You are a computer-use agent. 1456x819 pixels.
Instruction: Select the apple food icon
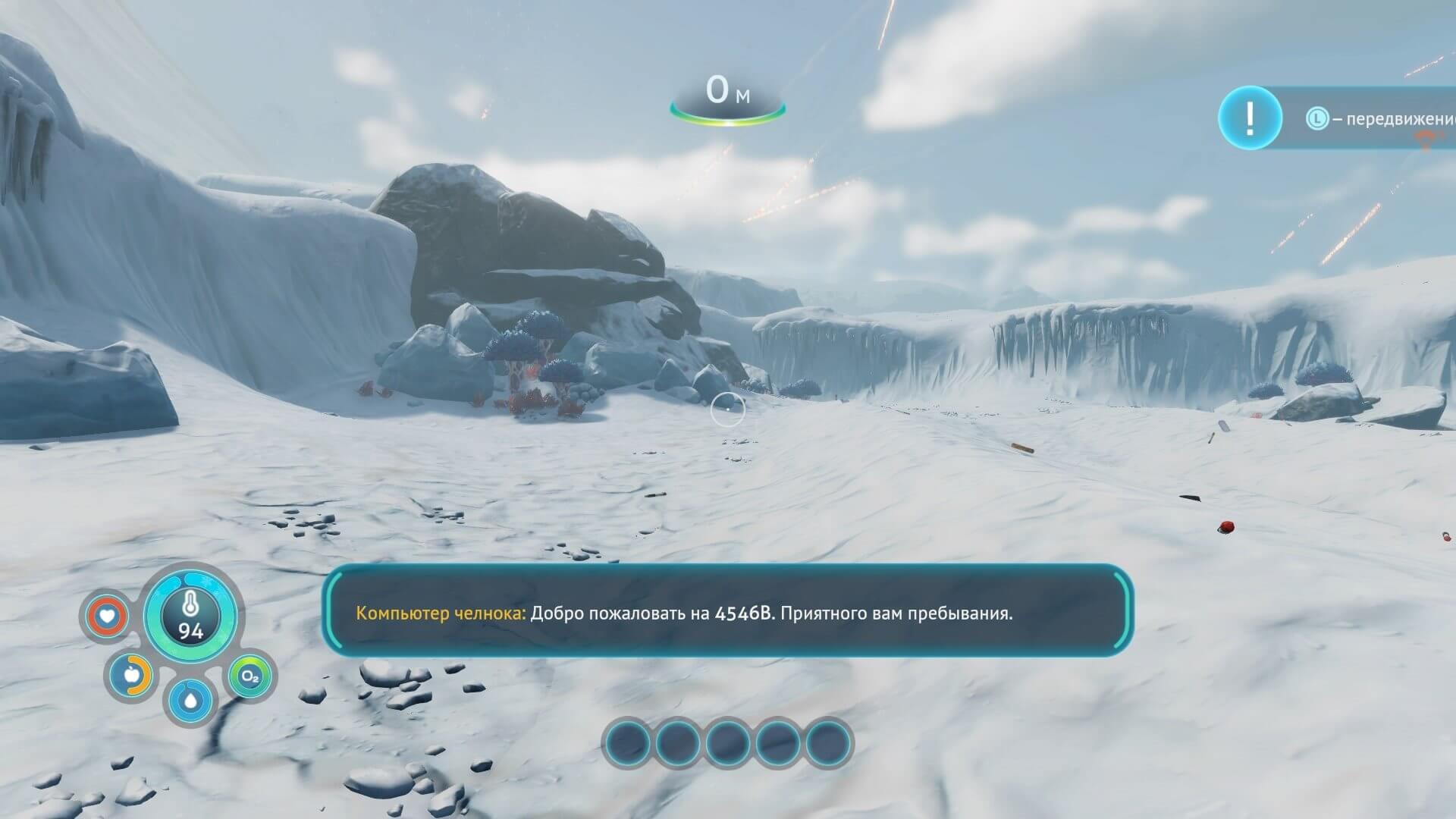point(130,674)
